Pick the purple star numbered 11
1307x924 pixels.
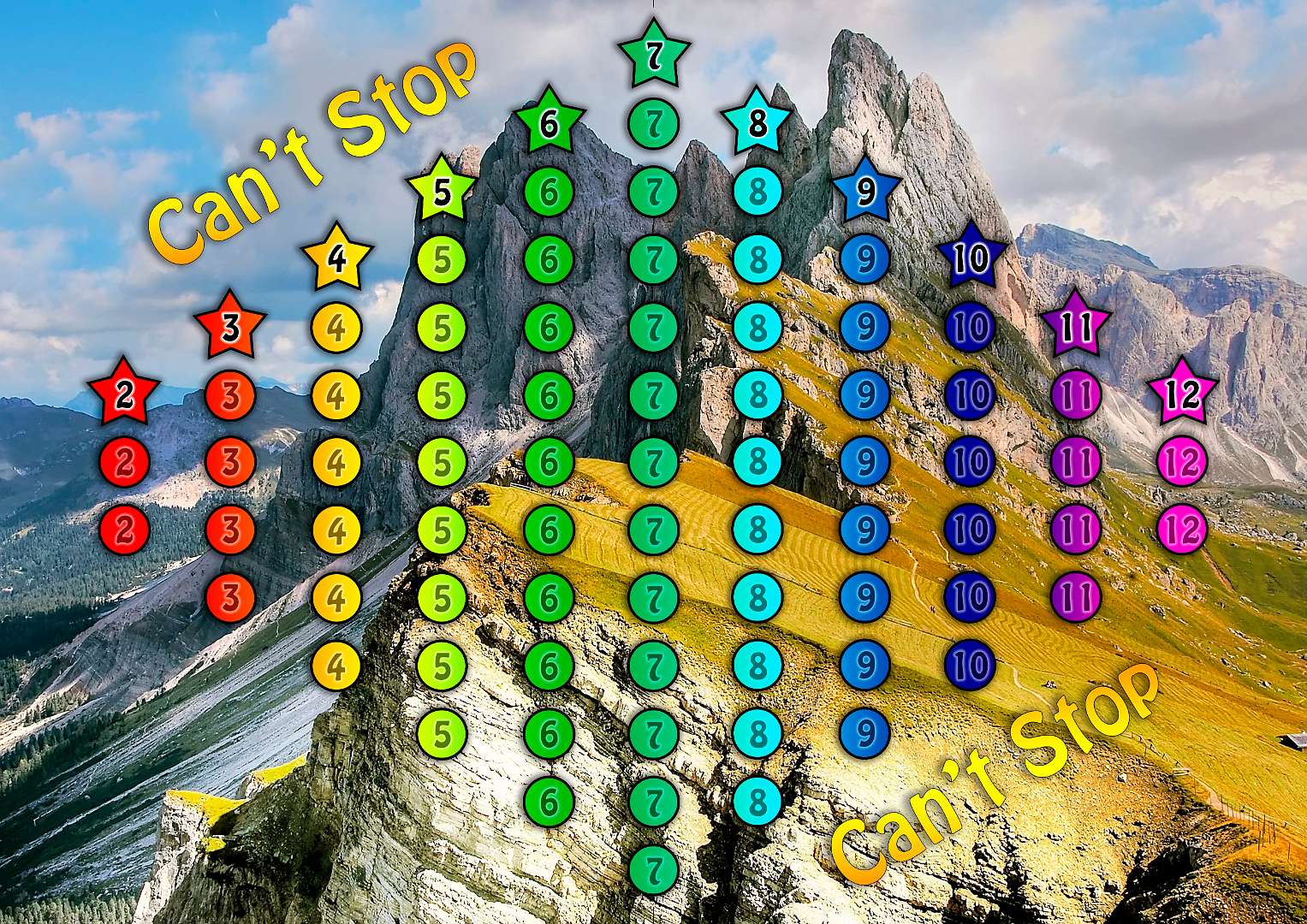coord(1077,327)
